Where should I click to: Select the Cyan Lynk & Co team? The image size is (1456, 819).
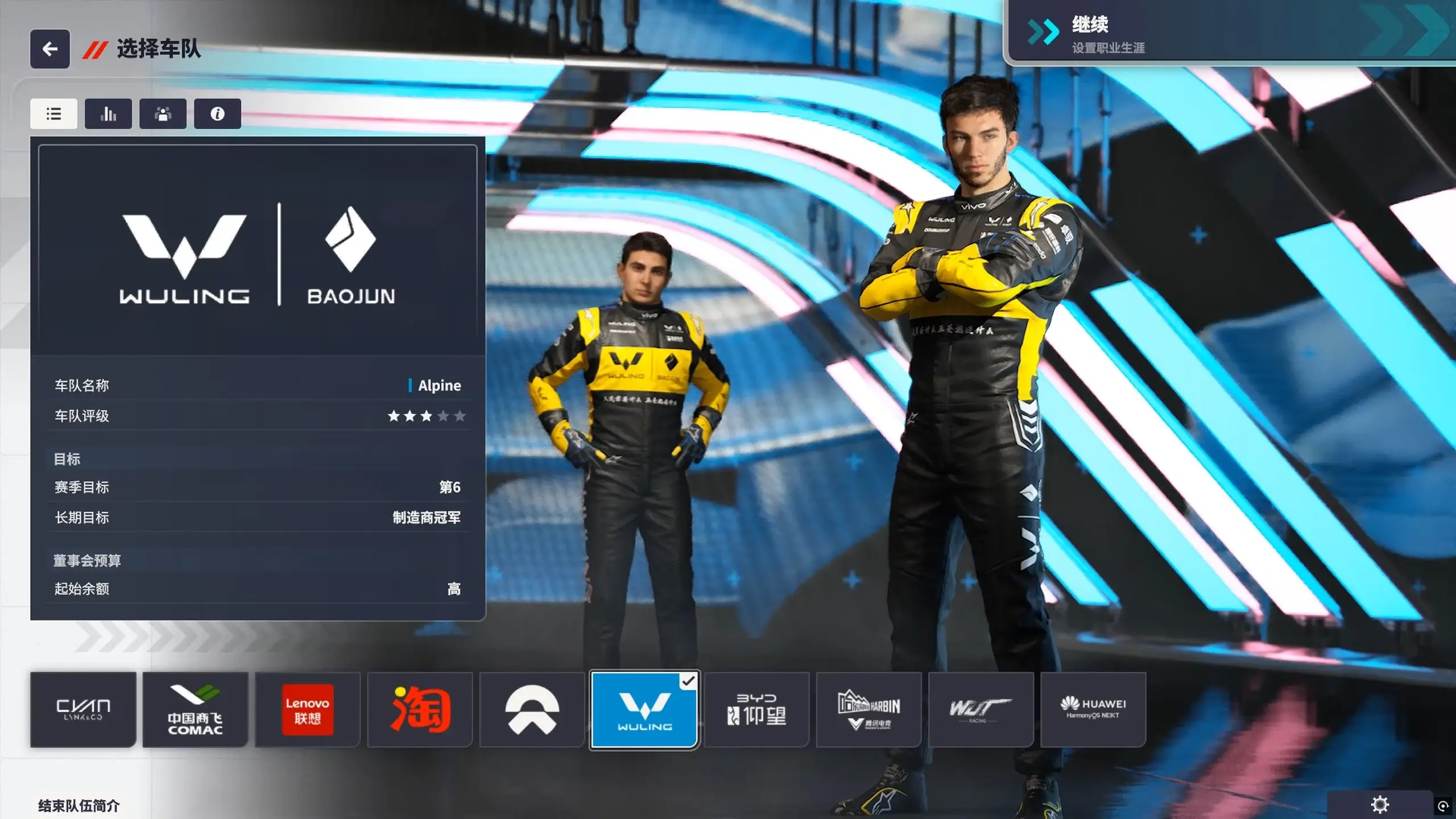(83, 709)
